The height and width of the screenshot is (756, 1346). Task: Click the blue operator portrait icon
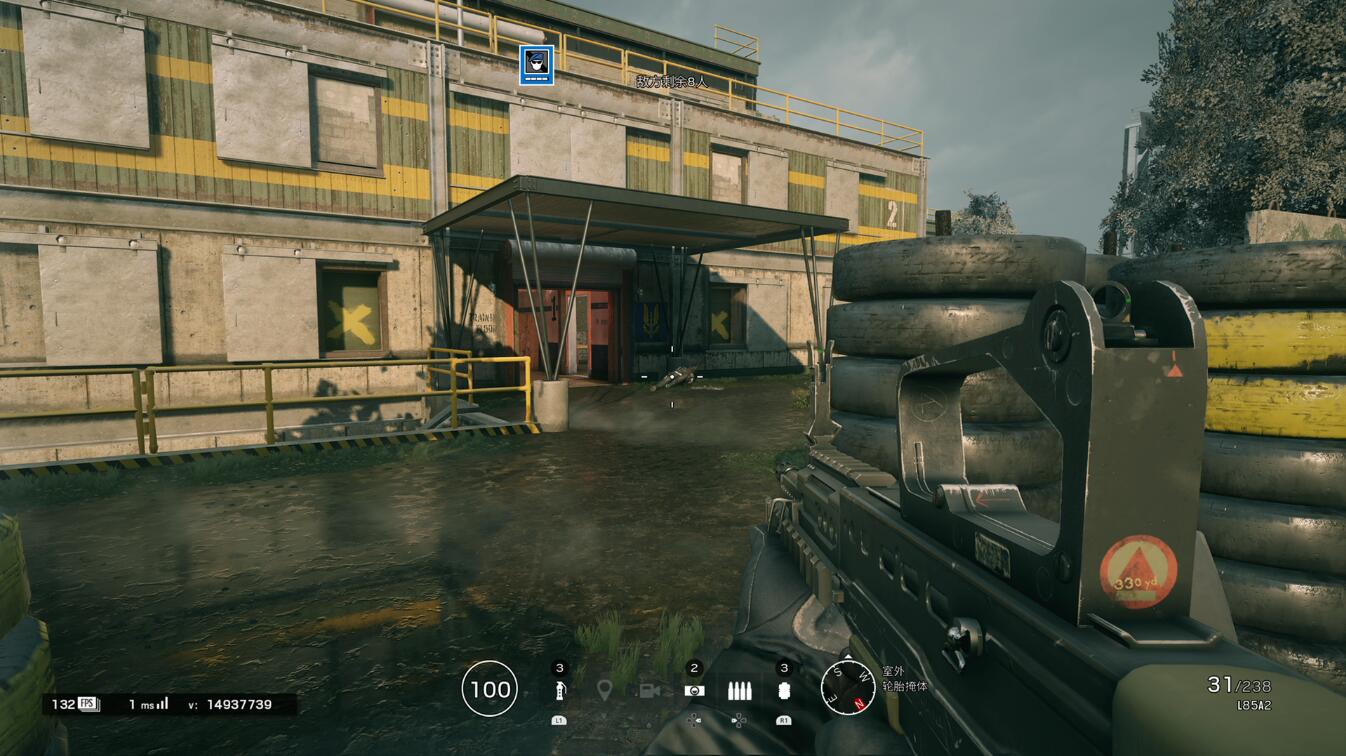tap(536, 66)
